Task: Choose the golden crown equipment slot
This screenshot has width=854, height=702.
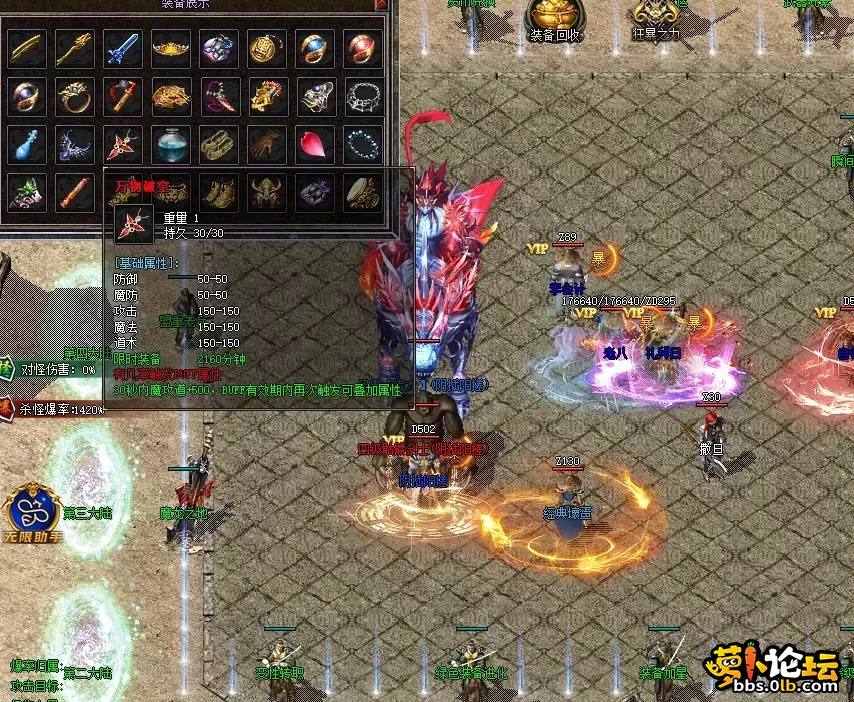Action: coord(171,47)
